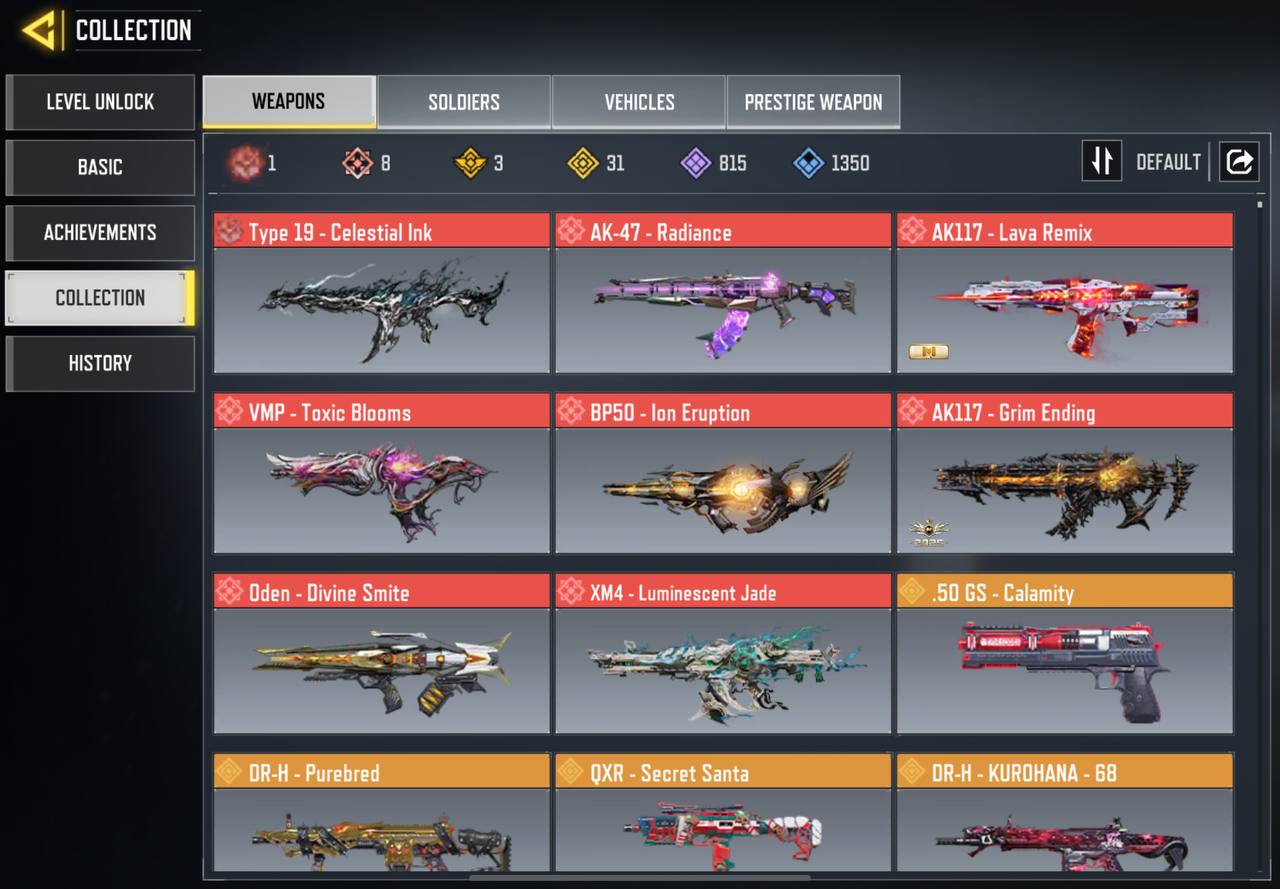Choose the XM4 - Luminescent Jade card
Screen dimensions: 1280x889
(x=722, y=653)
